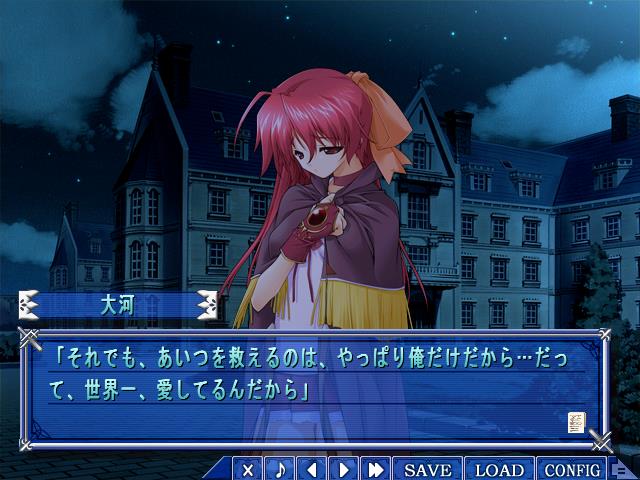This screenshot has width=640, height=480.
Task: Click the small lined menu icon beside CONFIG
Action: coord(621,470)
